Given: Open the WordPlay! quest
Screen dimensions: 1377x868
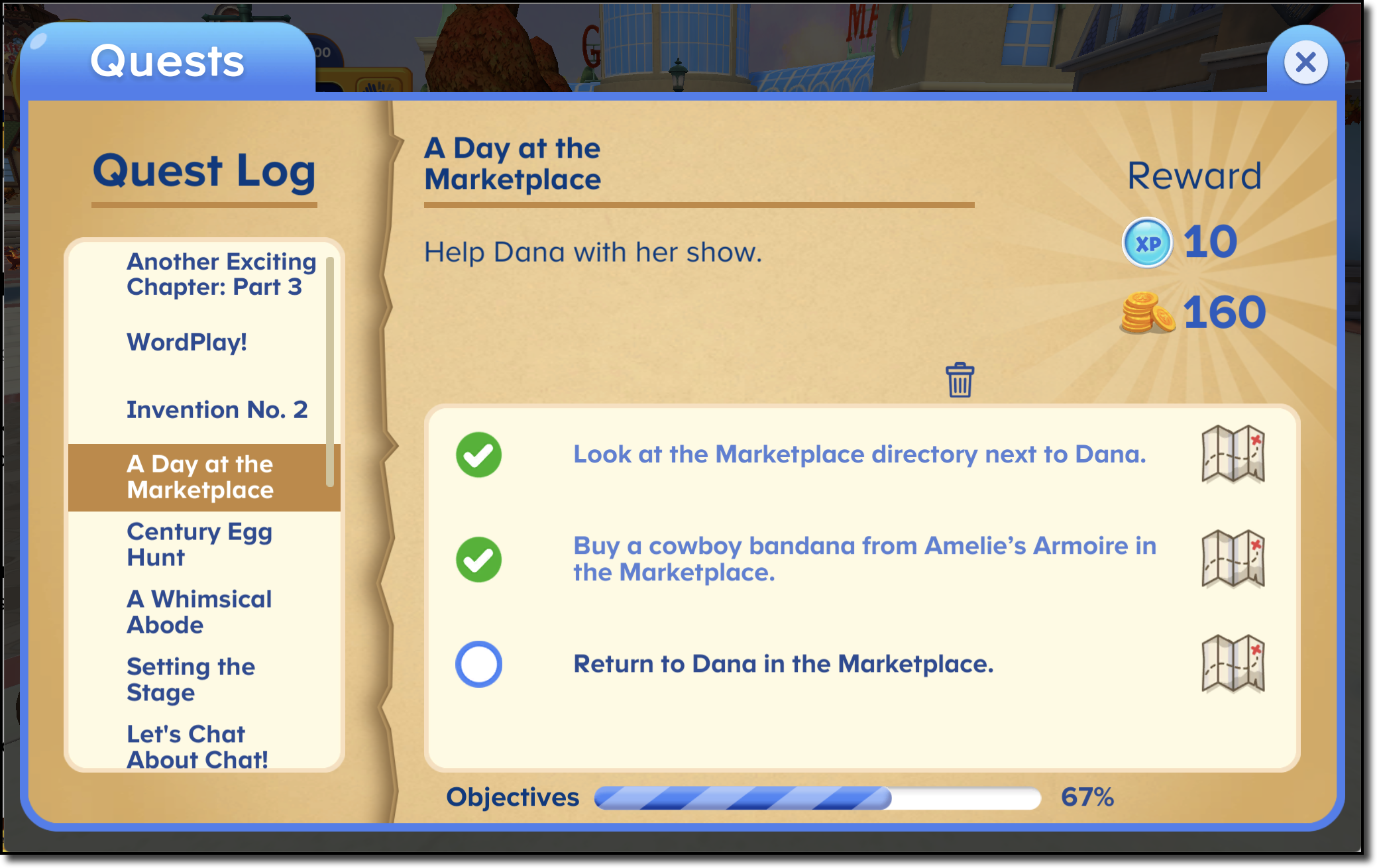Looking at the screenshot, I should pyautogui.click(x=187, y=343).
